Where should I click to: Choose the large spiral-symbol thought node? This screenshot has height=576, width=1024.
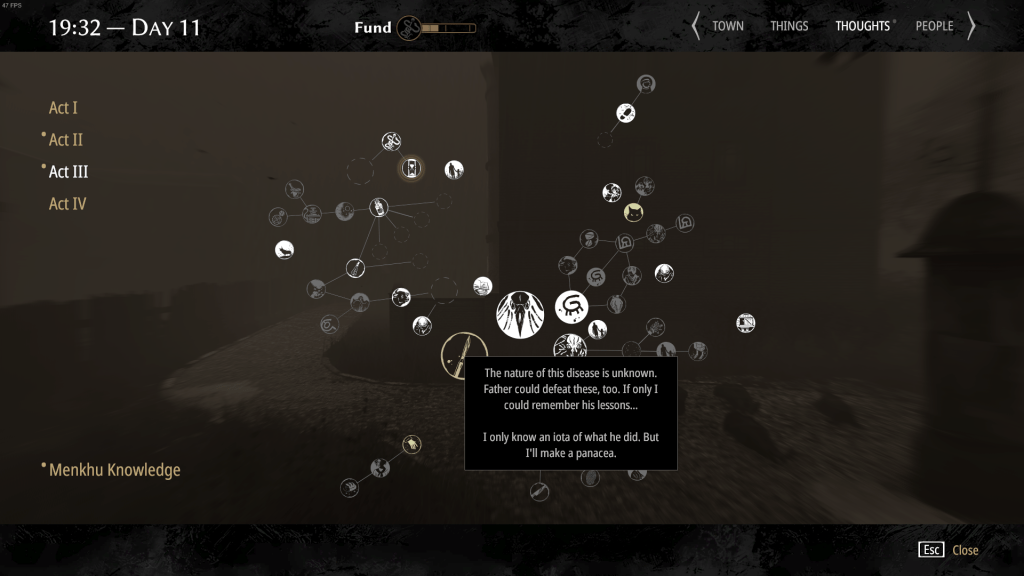(x=573, y=307)
